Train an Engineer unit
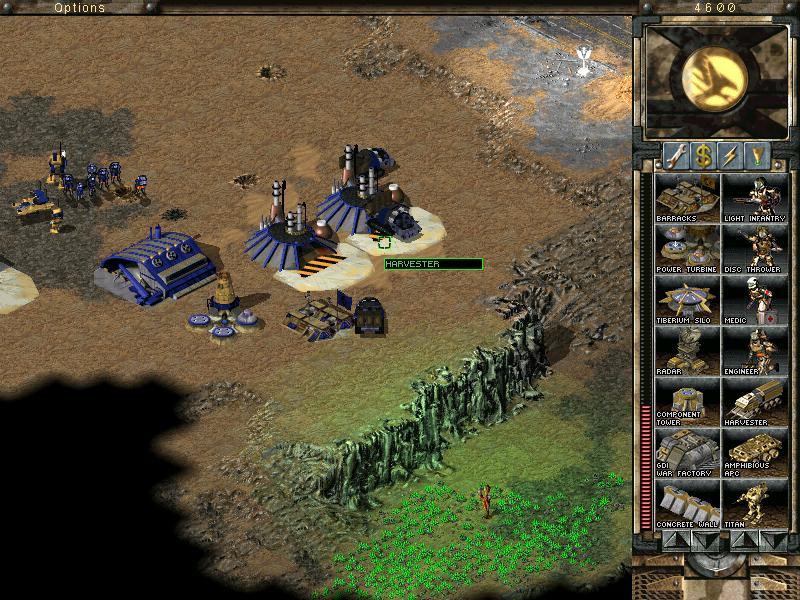 pos(754,350)
